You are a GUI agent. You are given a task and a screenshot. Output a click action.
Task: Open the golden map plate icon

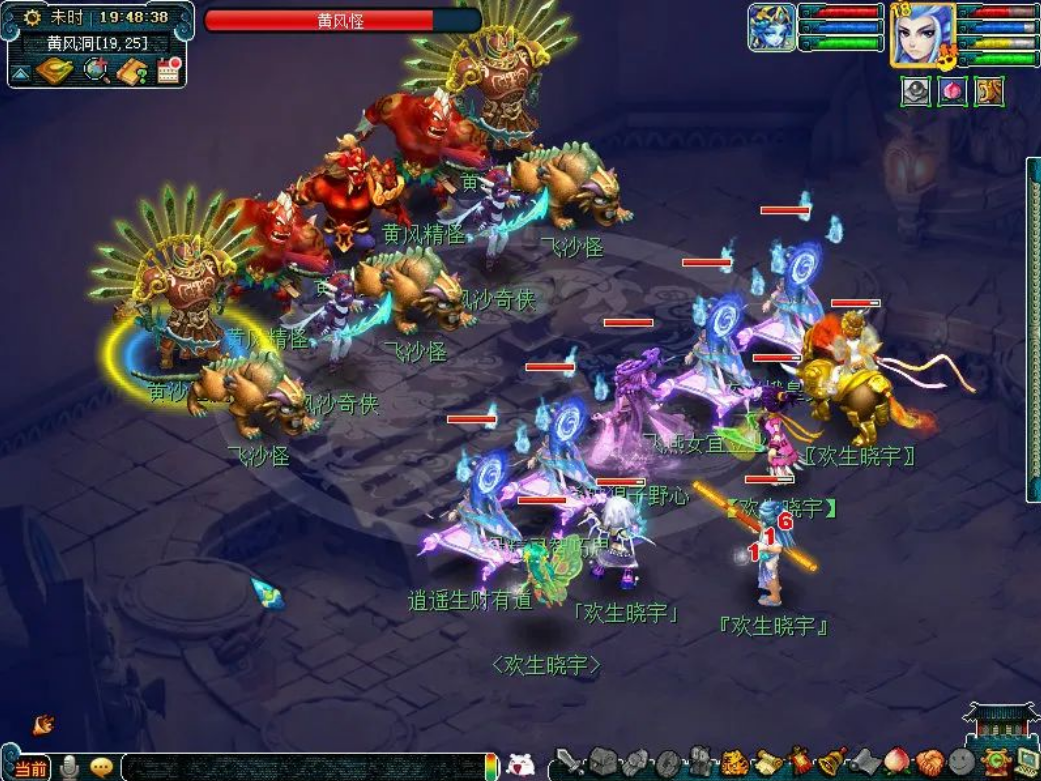55,72
